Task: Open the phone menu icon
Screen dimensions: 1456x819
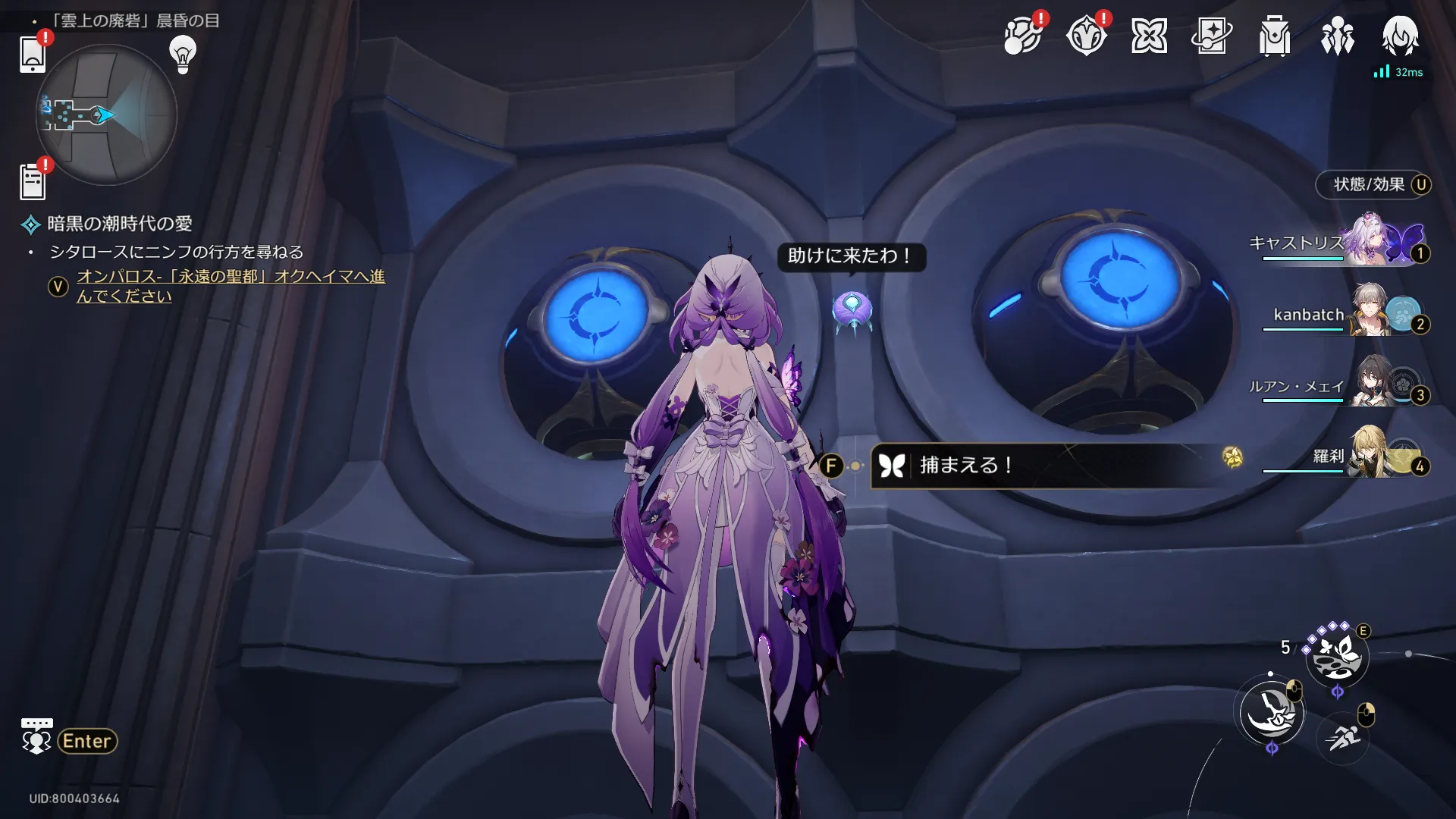Action: point(33,54)
